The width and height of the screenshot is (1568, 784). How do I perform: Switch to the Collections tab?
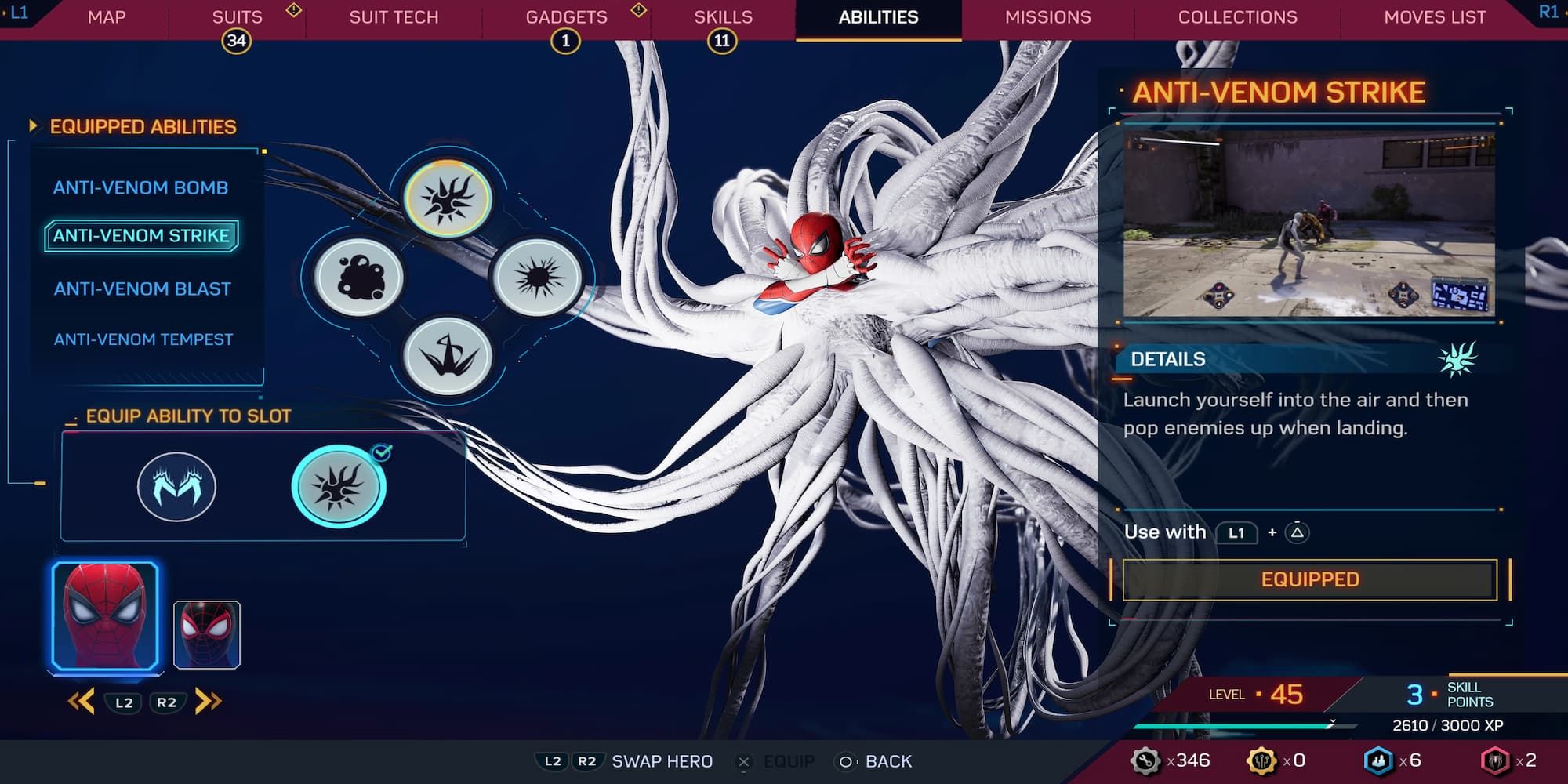(1237, 16)
